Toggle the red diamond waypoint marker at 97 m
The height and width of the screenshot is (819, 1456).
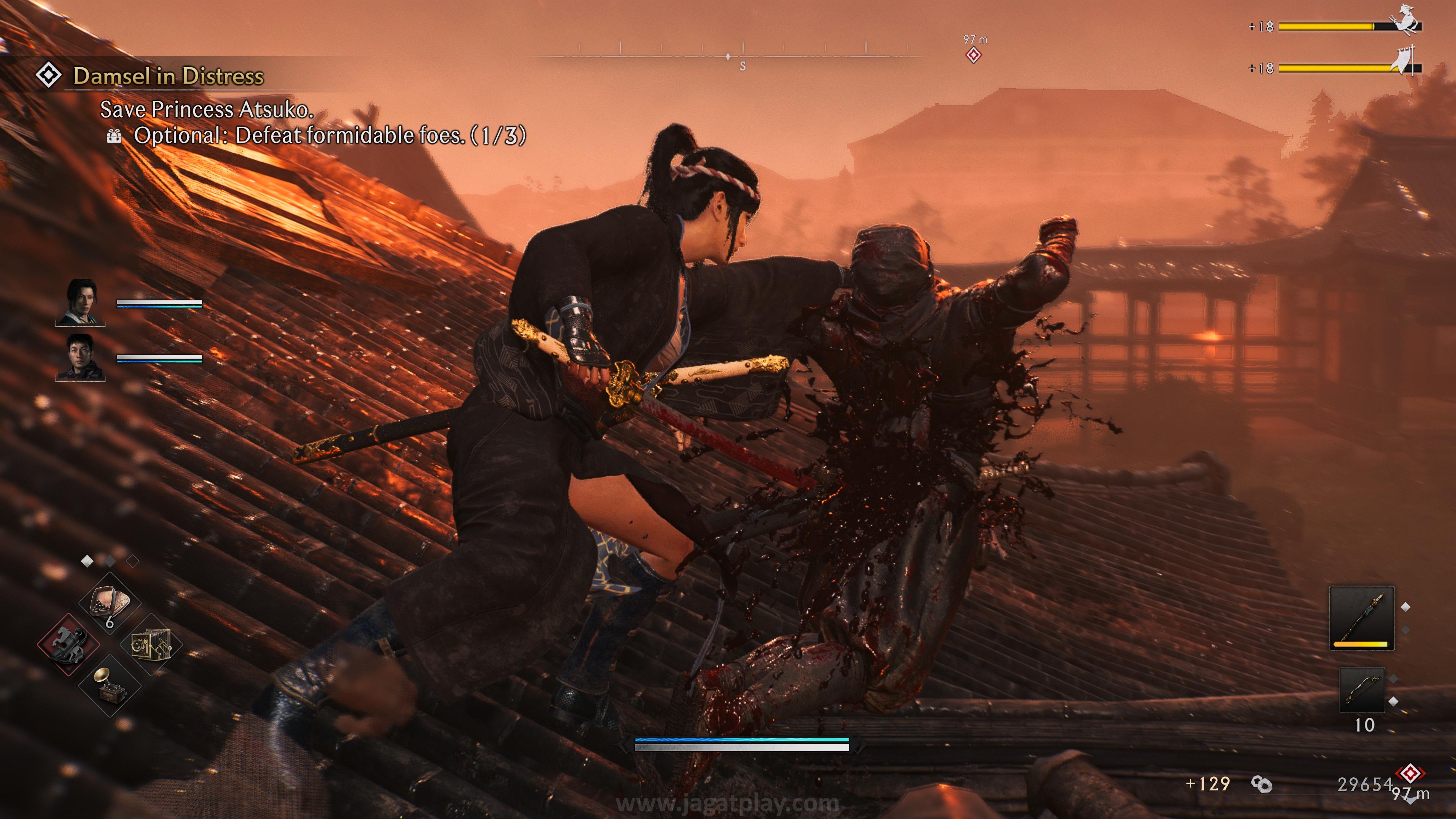[974, 55]
